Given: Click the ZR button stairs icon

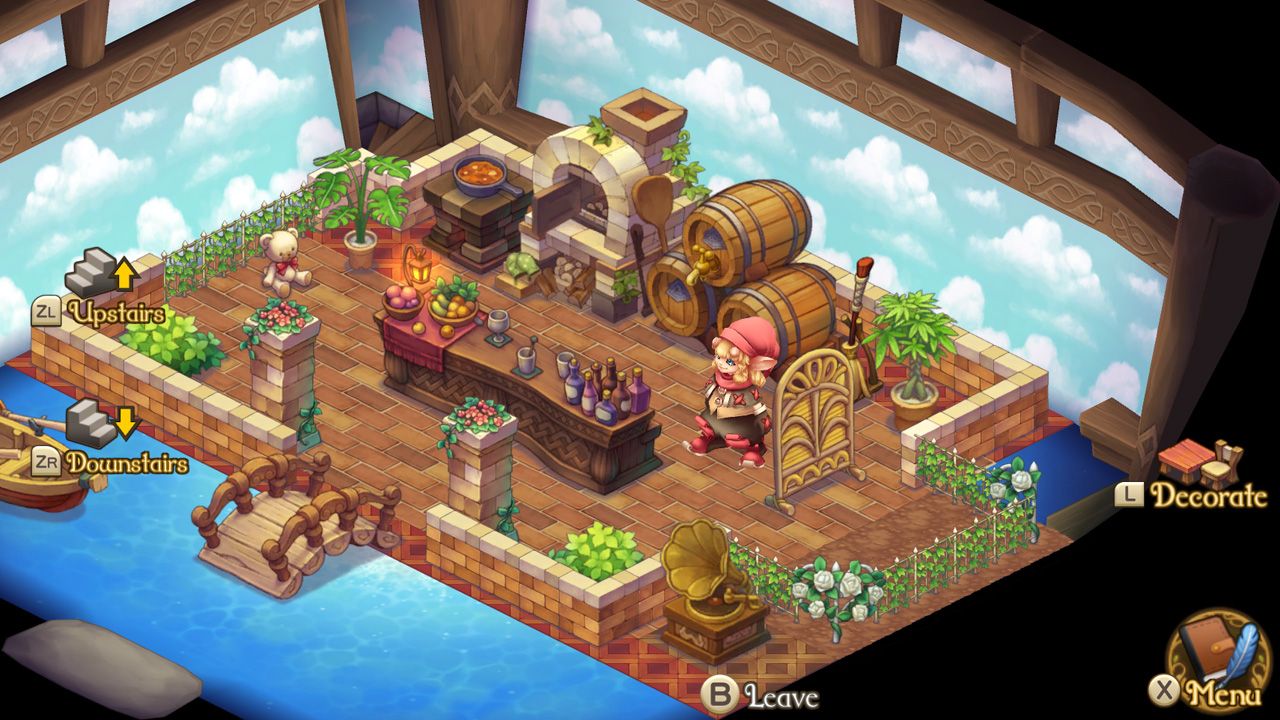Looking at the screenshot, I should coord(90,423).
